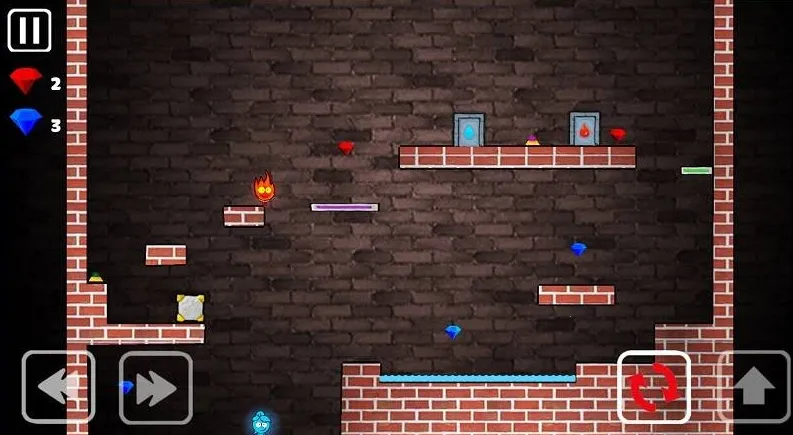Hit the jump up-arrow button

[755, 387]
